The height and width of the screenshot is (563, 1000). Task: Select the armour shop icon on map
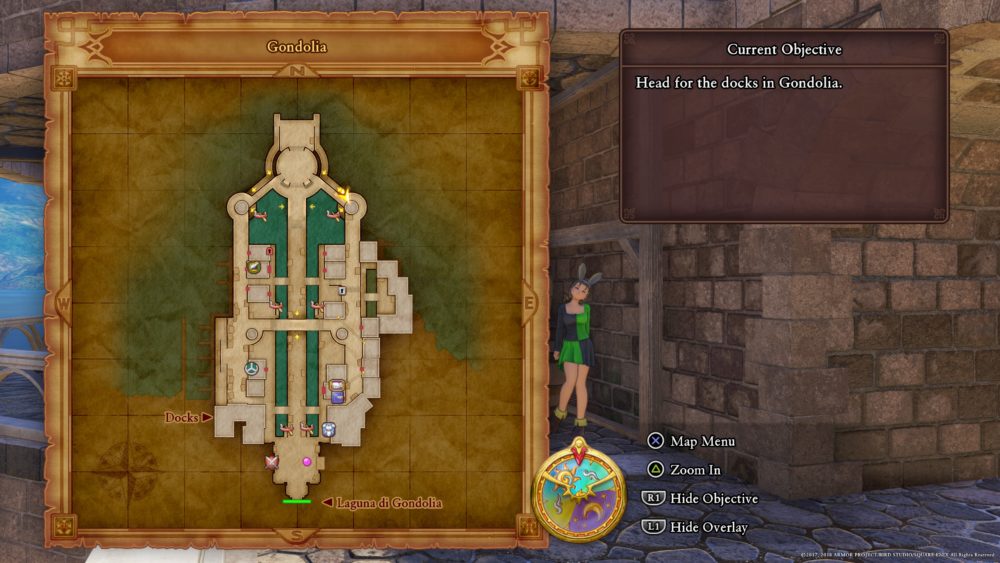[x=328, y=429]
